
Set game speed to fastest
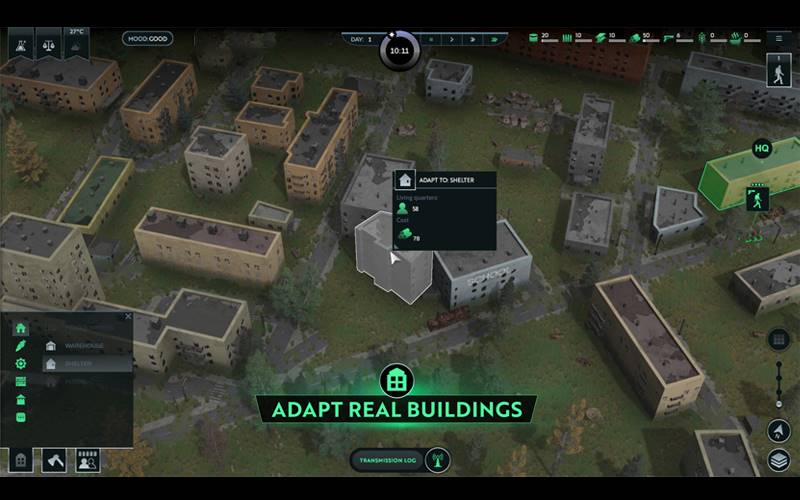click(493, 39)
